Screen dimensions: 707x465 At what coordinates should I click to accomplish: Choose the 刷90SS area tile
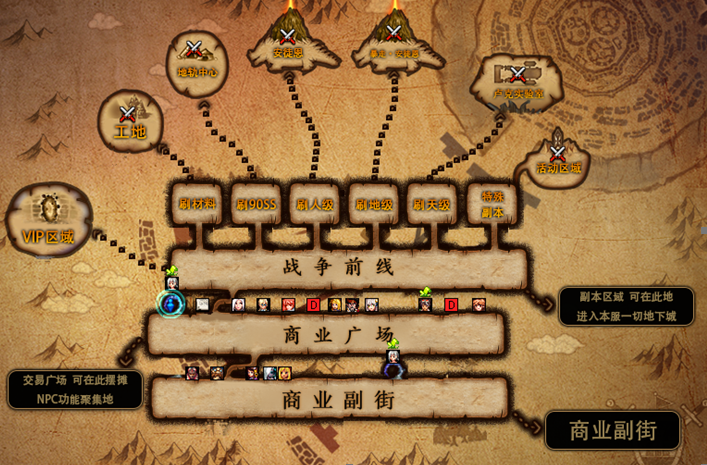click(256, 204)
